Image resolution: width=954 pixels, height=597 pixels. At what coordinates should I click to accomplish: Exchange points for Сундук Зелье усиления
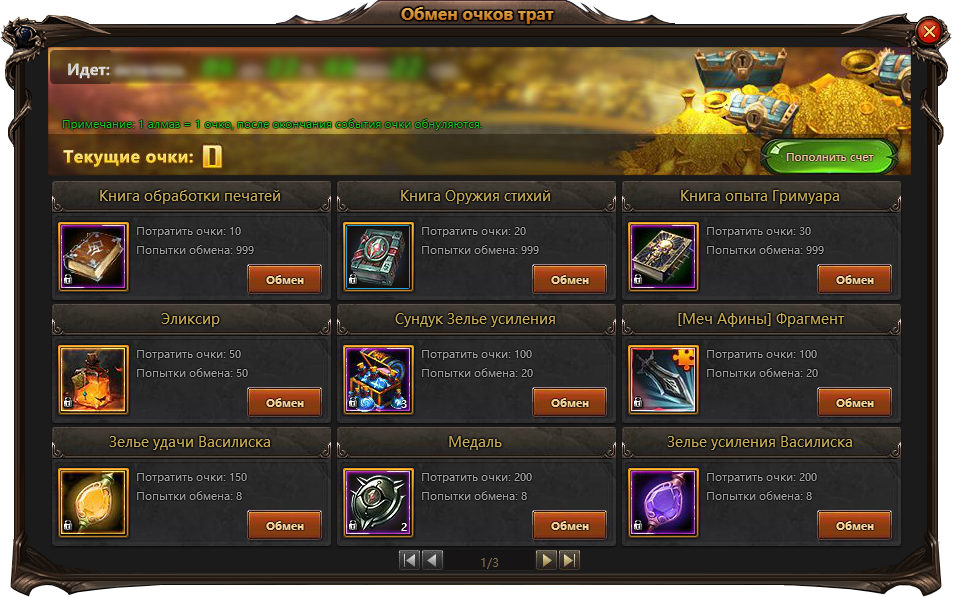(569, 402)
